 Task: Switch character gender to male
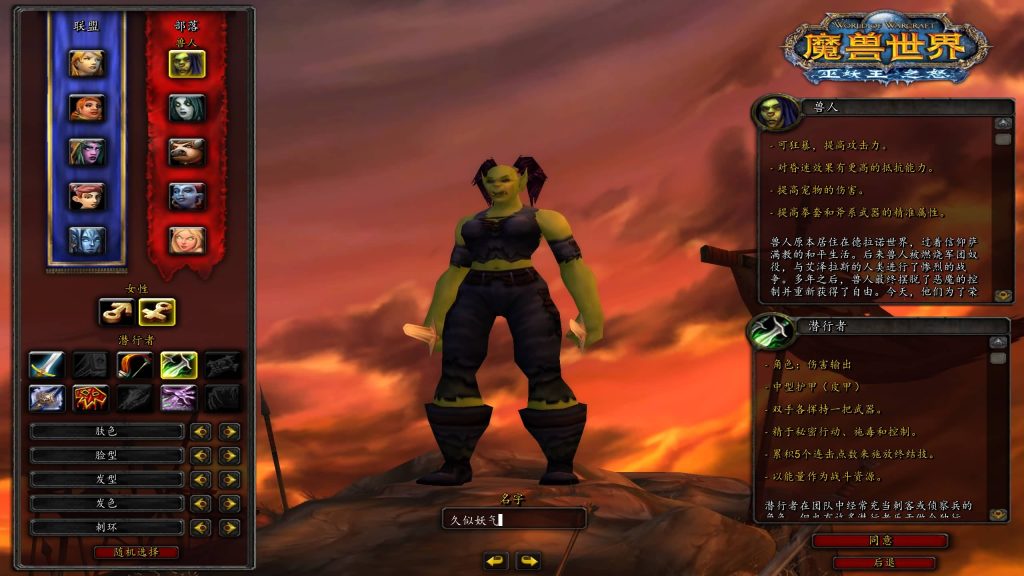pyautogui.click(x=116, y=312)
